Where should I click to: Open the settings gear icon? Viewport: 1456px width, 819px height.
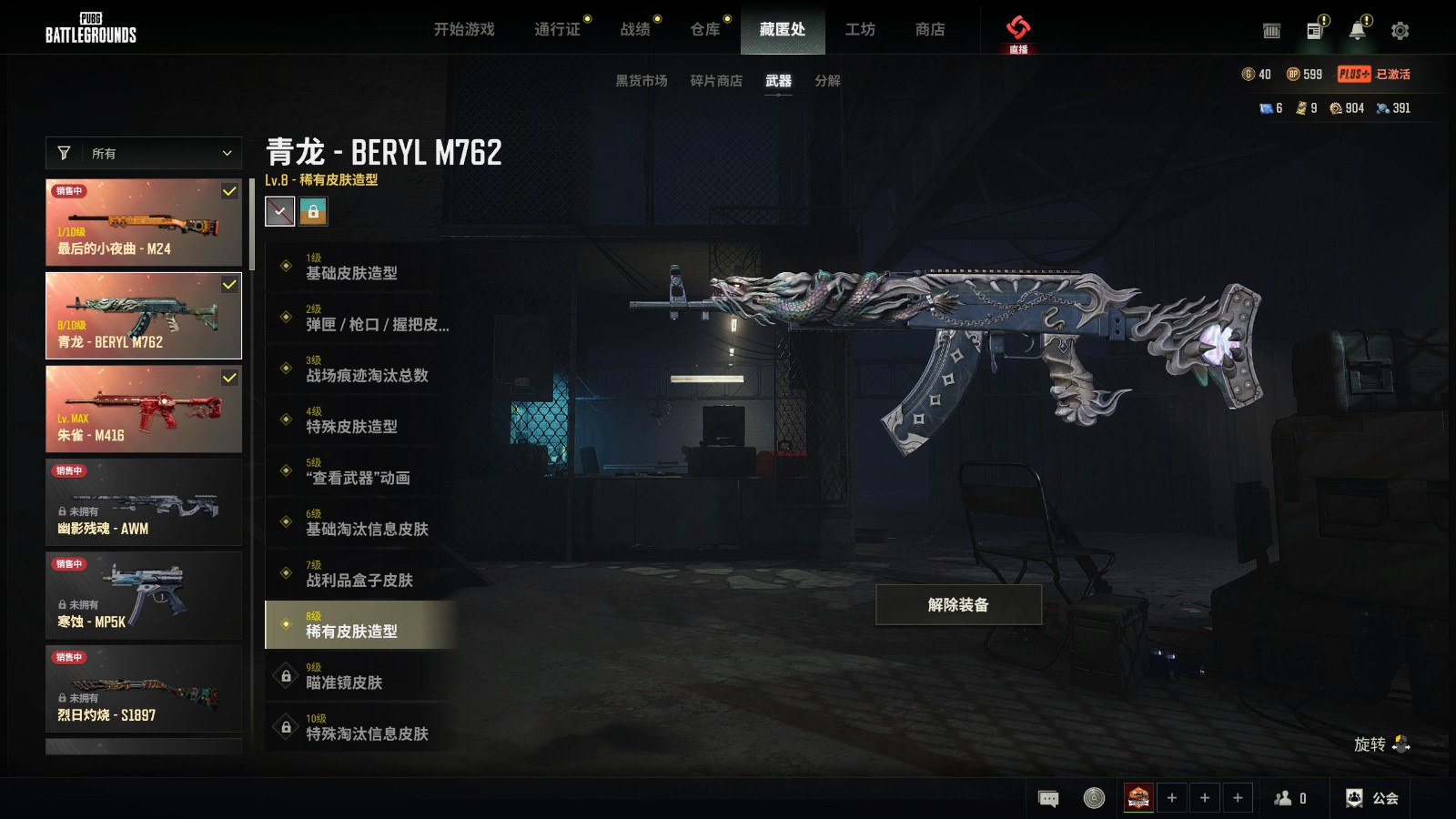(x=1400, y=31)
